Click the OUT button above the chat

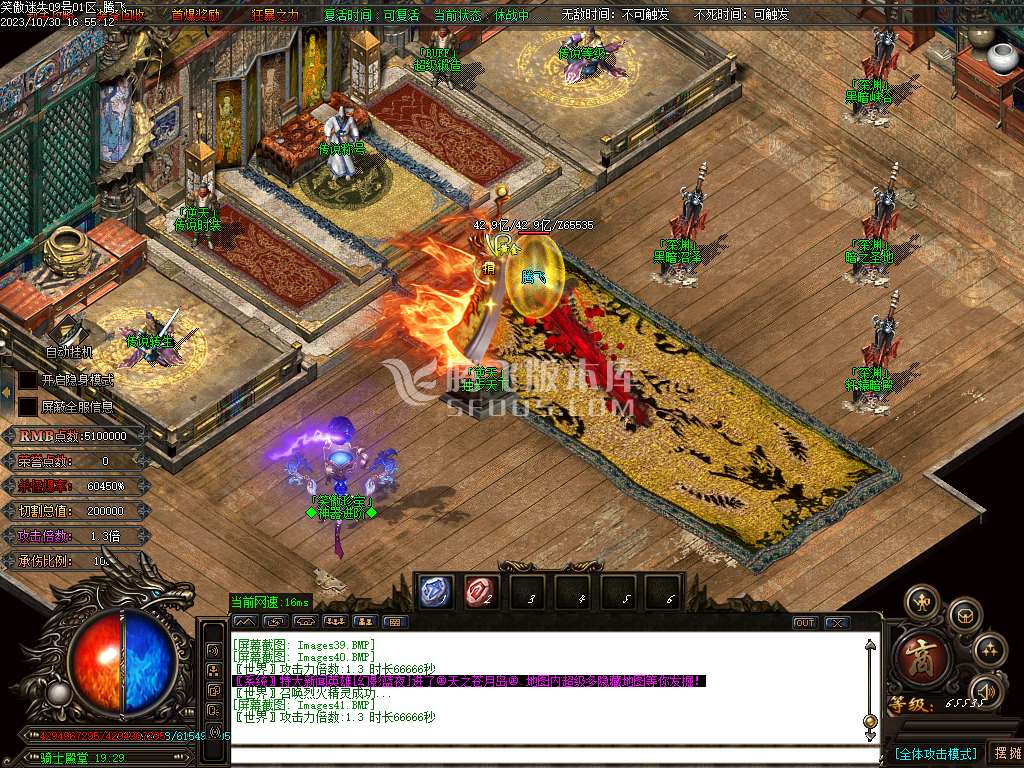(804, 622)
